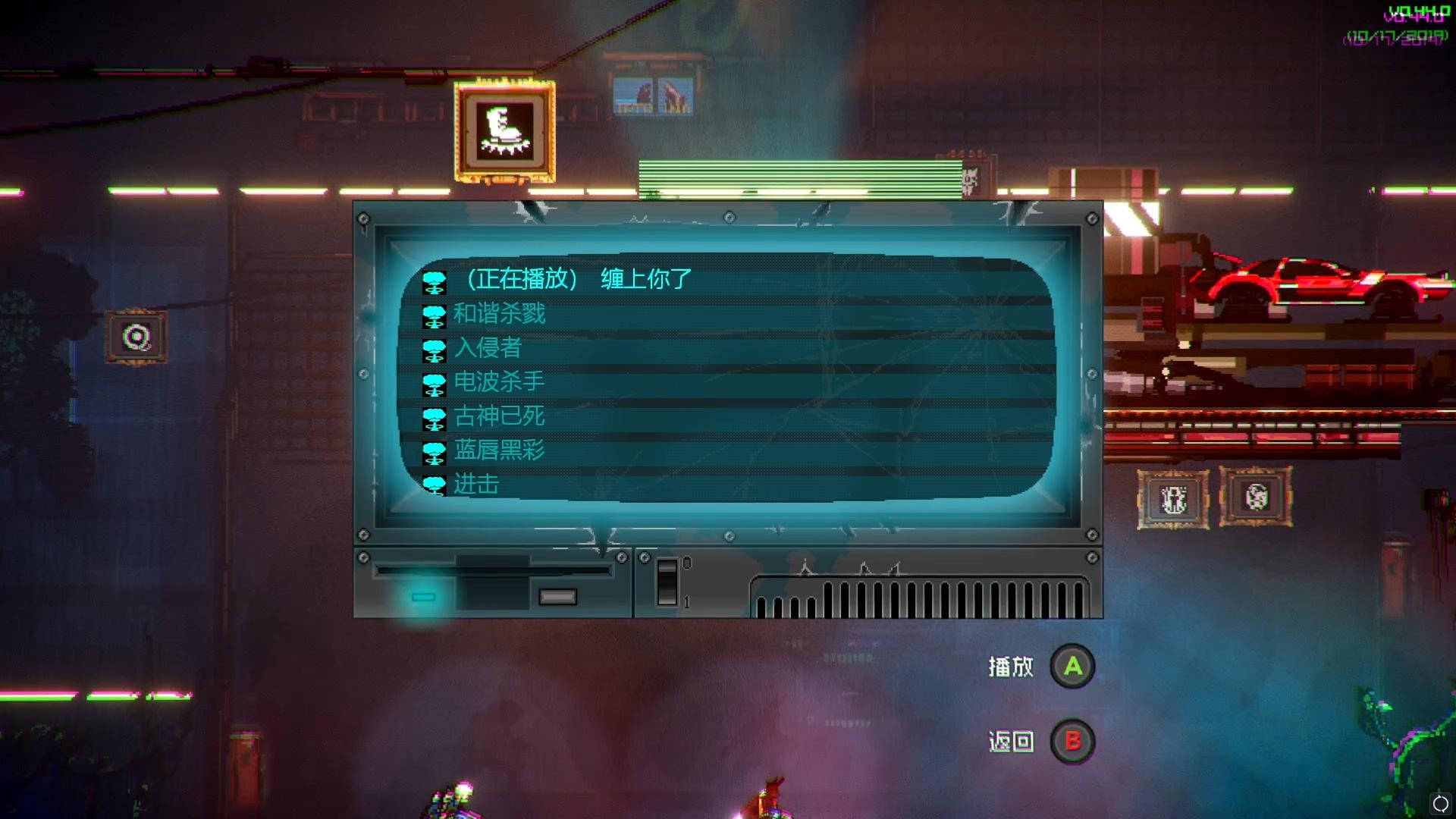This screenshot has height=819, width=1456.
Task: Click the mushroom cloud icon next to 入侵者
Action: click(433, 349)
